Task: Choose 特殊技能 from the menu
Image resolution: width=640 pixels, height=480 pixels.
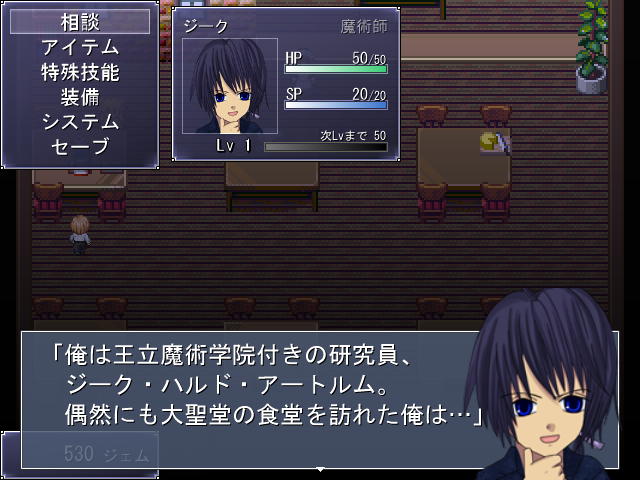Action: (x=80, y=72)
